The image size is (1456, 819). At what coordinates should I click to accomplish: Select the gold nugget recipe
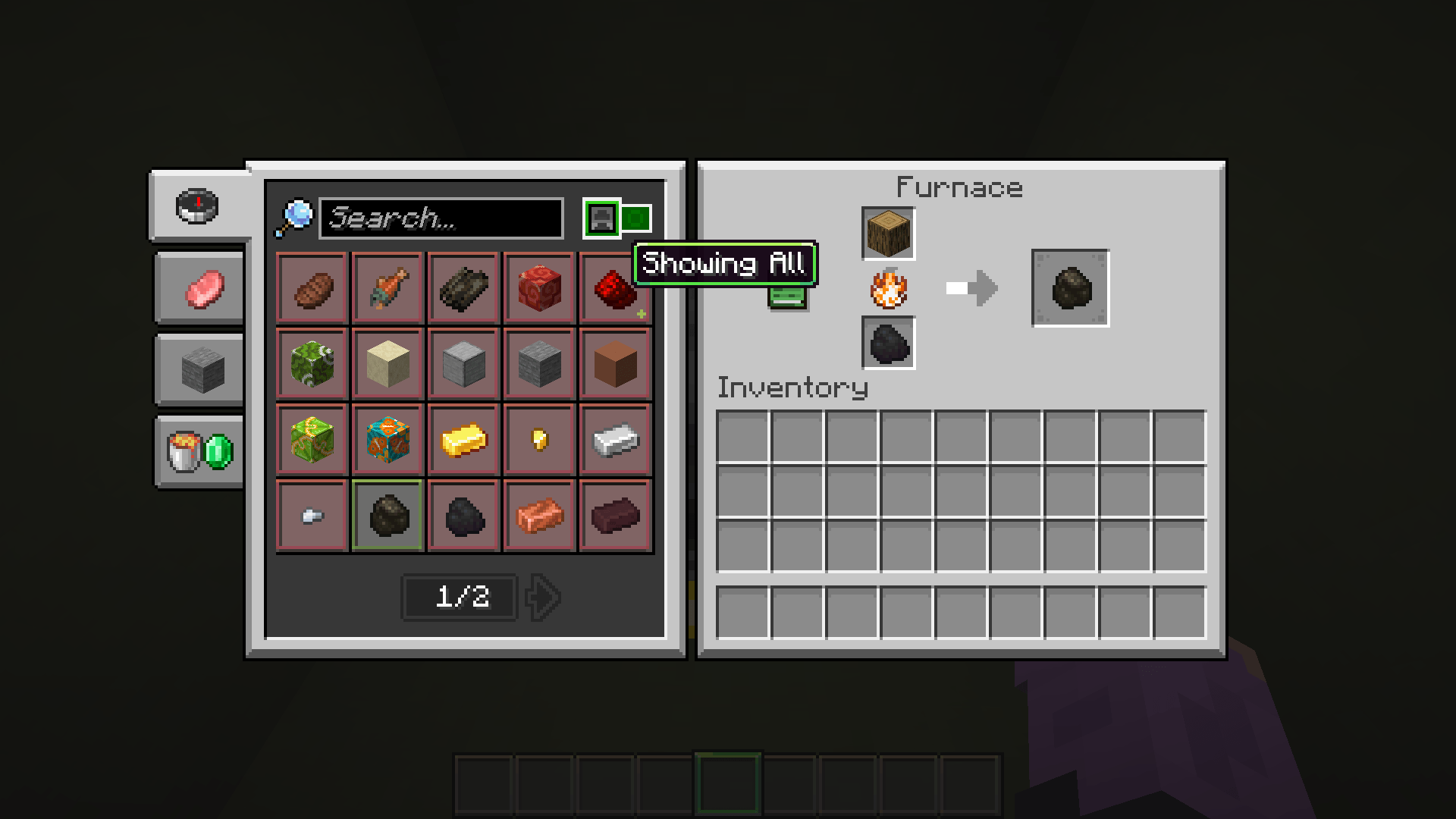539,440
